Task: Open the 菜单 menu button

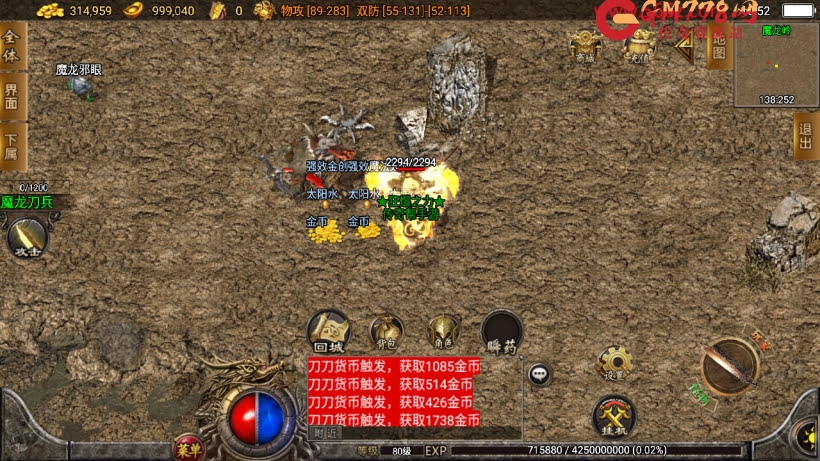Action: (187, 447)
